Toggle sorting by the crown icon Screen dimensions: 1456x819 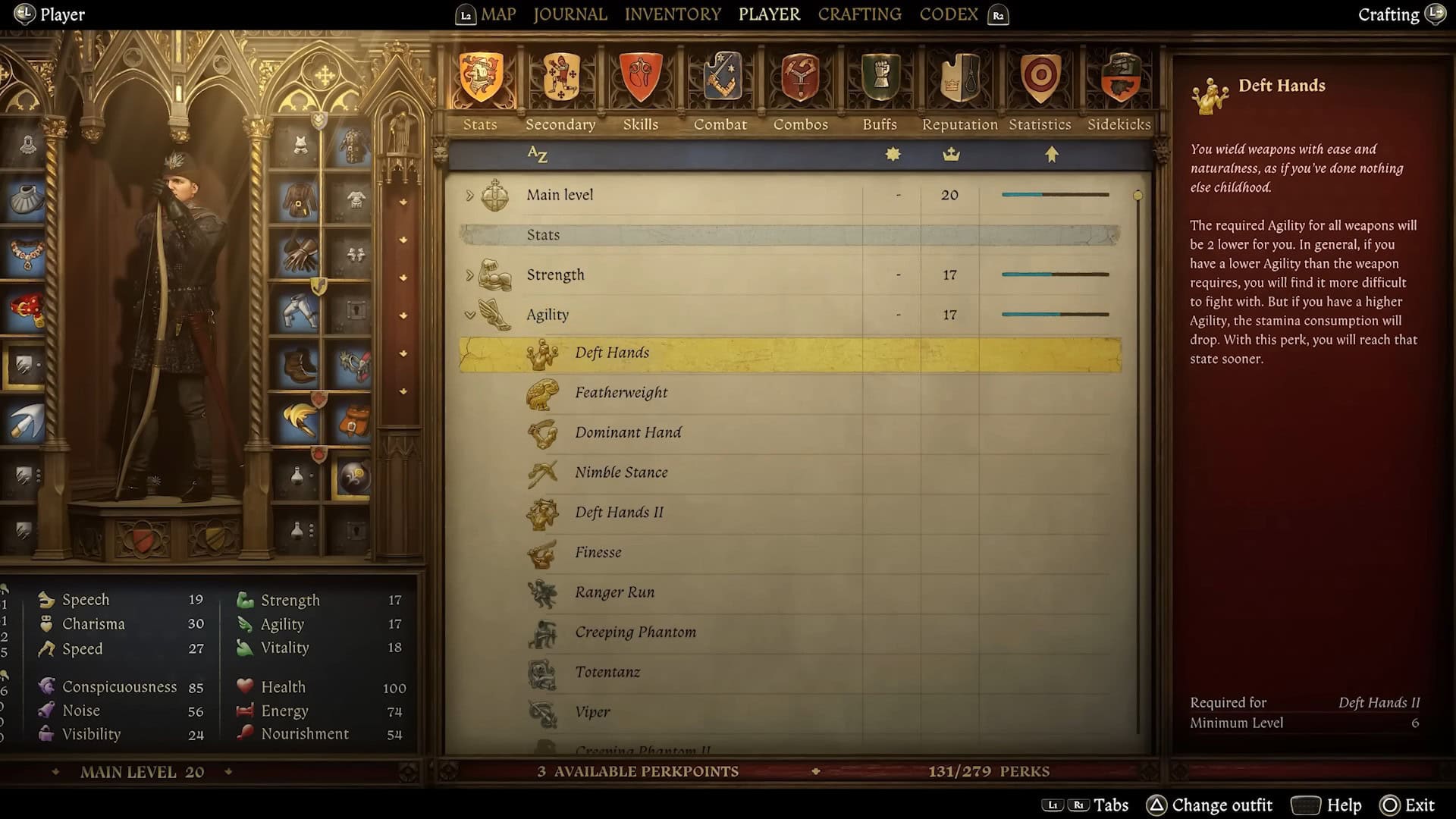click(x=951, y=154)
